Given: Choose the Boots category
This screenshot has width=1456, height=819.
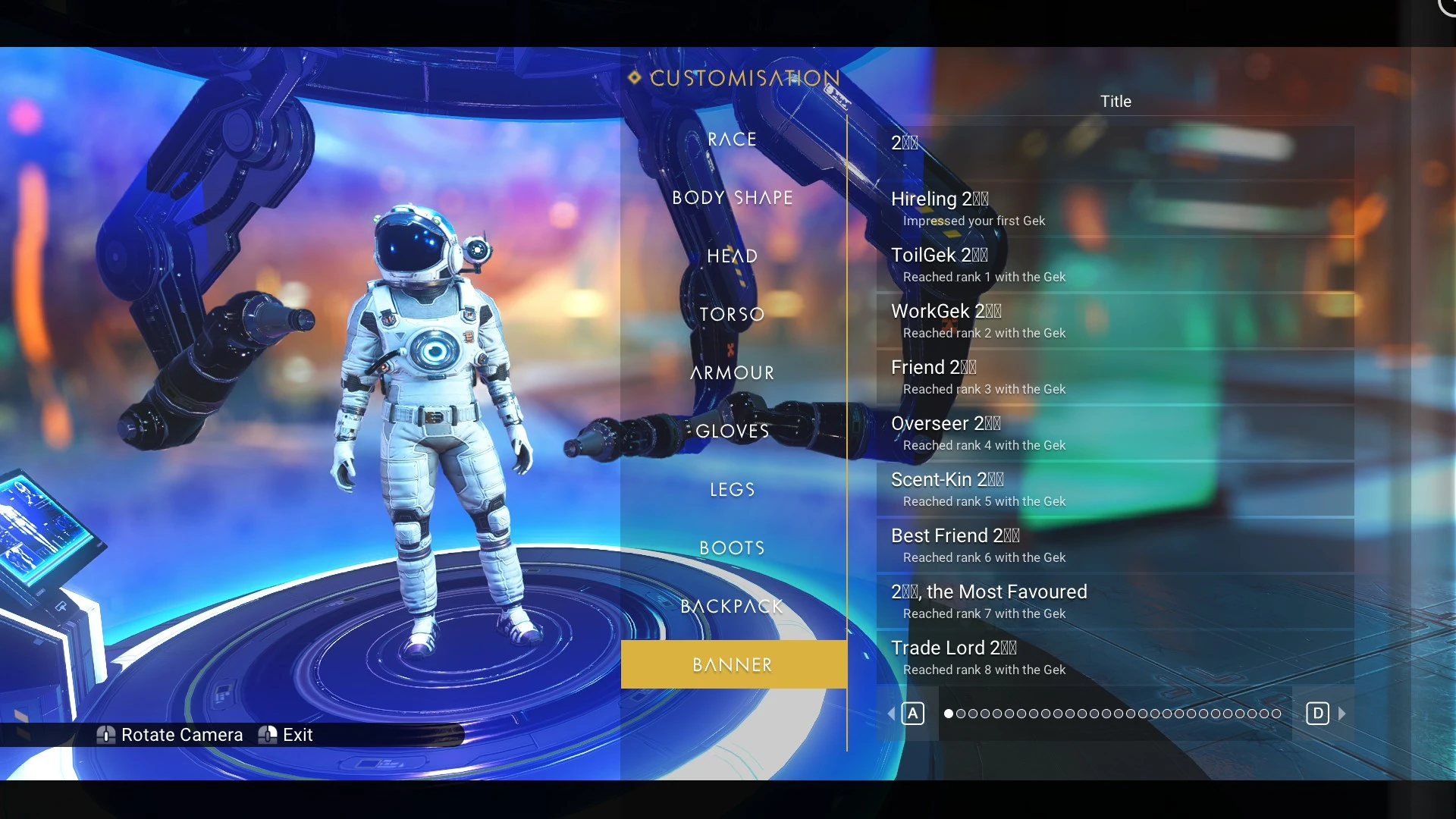Looking at the screenshot, I should click(732, 548).
